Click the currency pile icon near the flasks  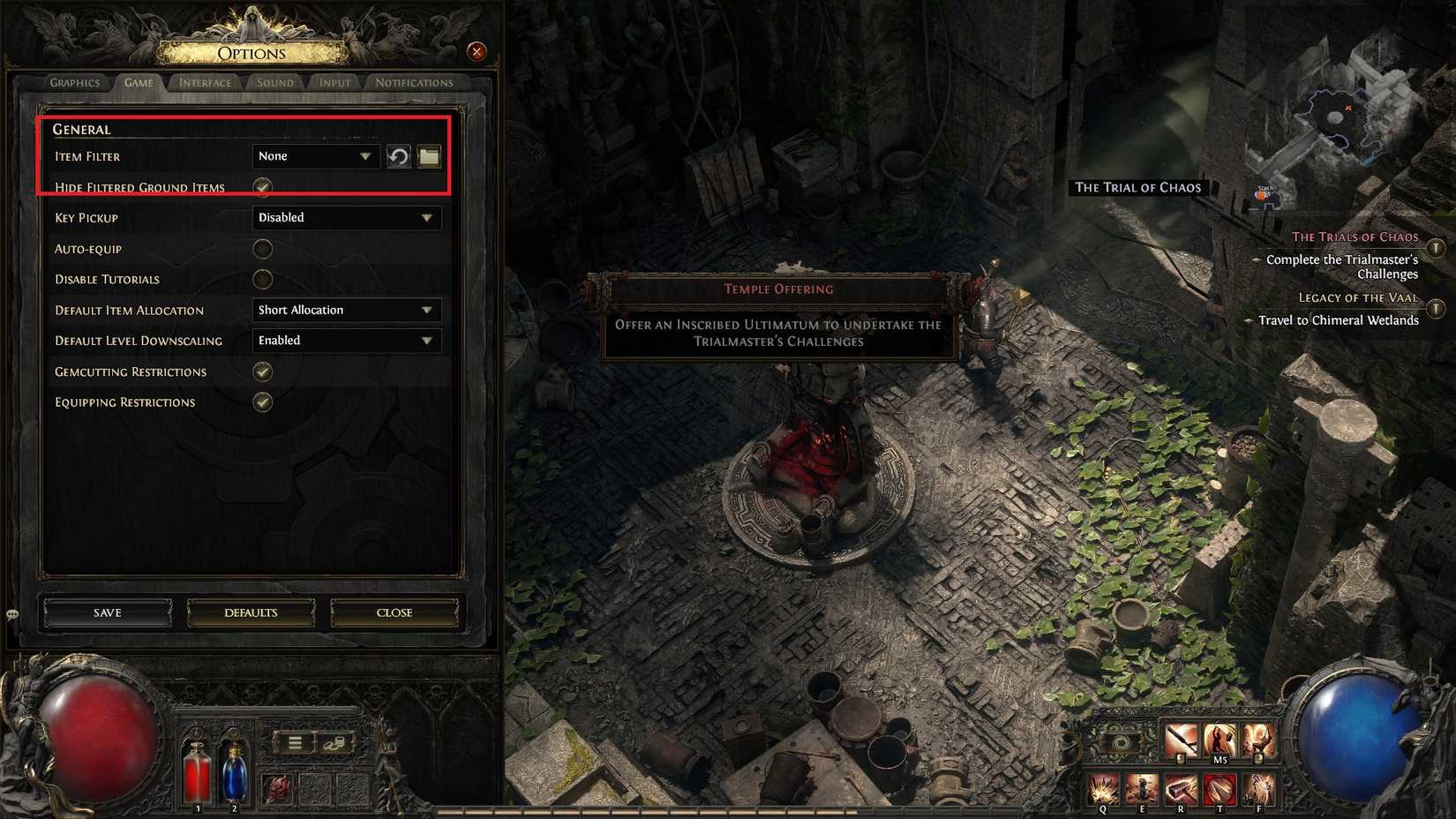[334, 742]
